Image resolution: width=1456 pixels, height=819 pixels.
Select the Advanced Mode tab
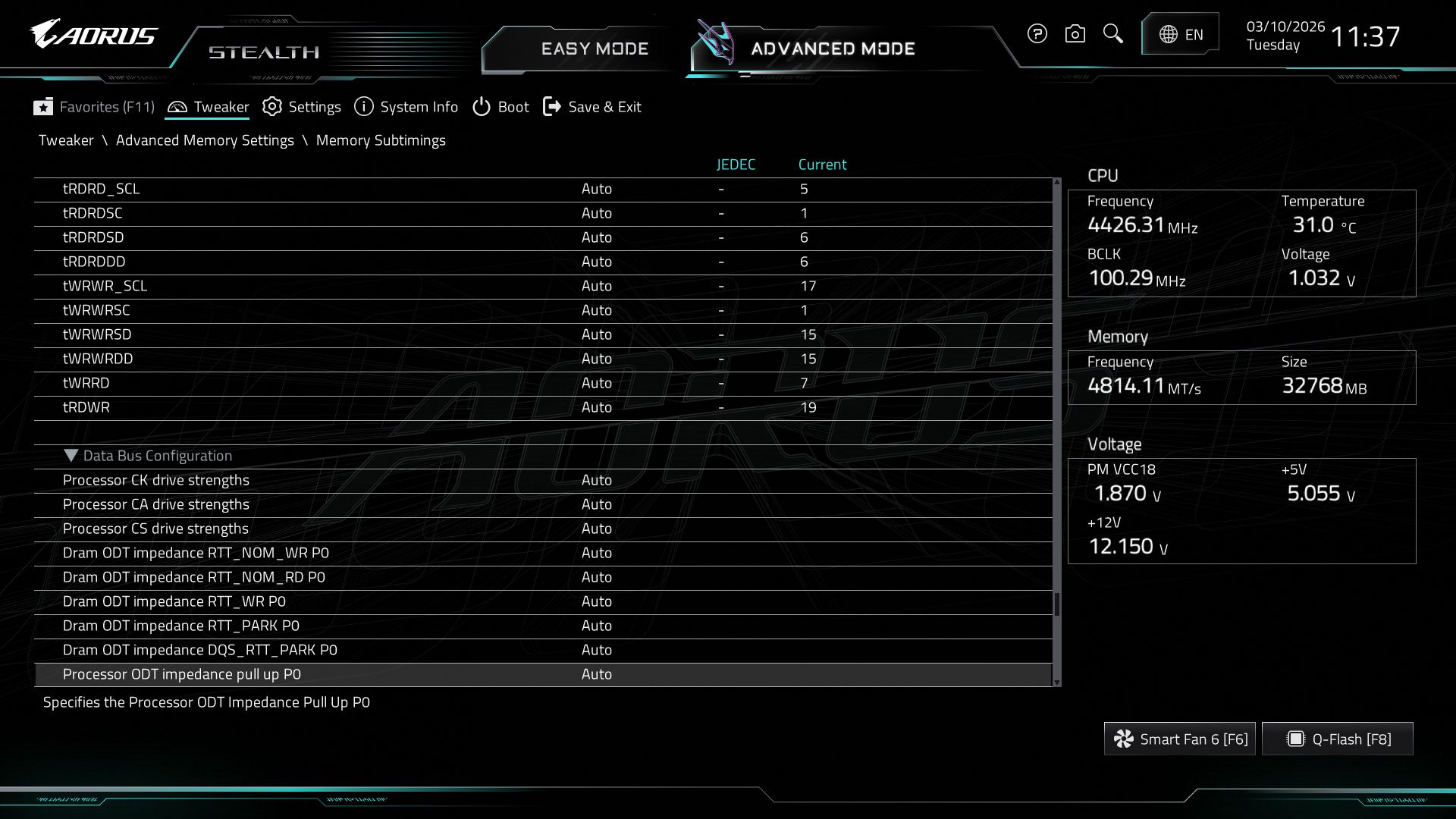(832, 49)
